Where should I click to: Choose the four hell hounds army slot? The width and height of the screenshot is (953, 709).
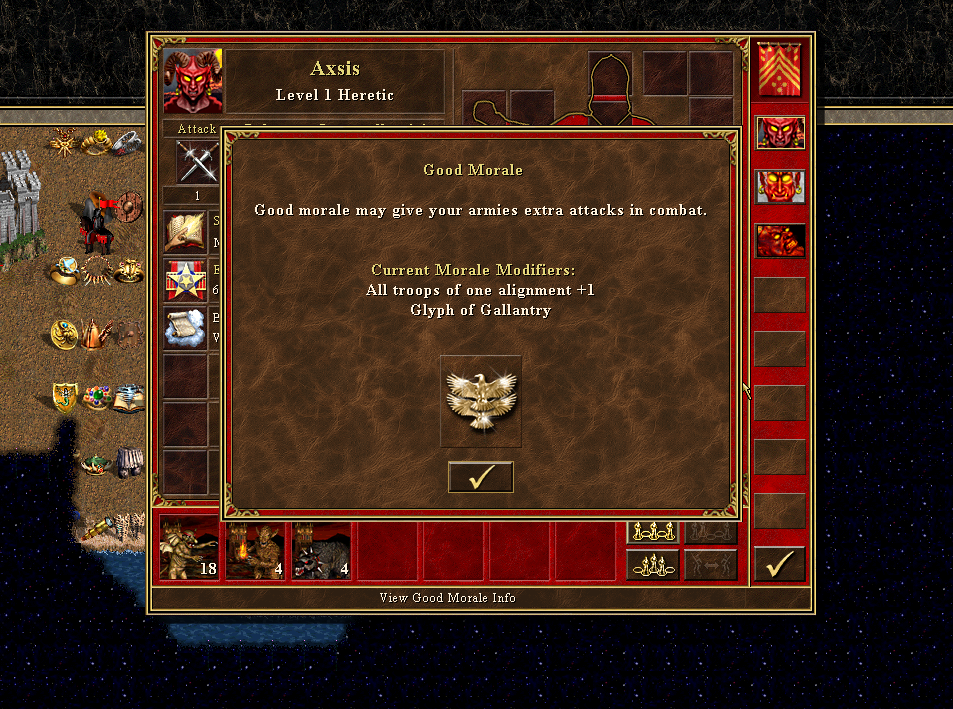(x=322, y=549)
